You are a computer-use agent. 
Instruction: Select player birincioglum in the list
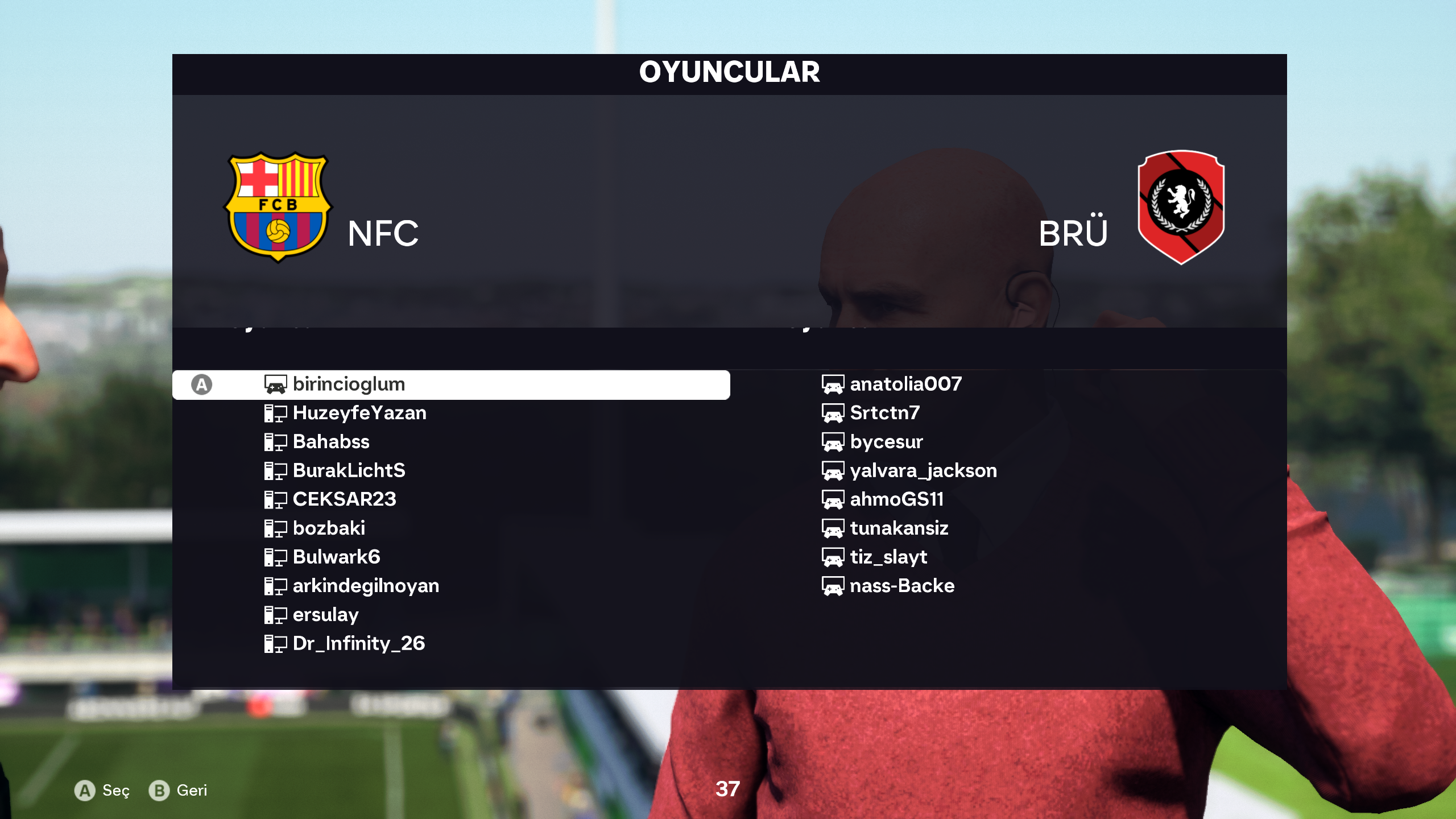tap(348, 384)
